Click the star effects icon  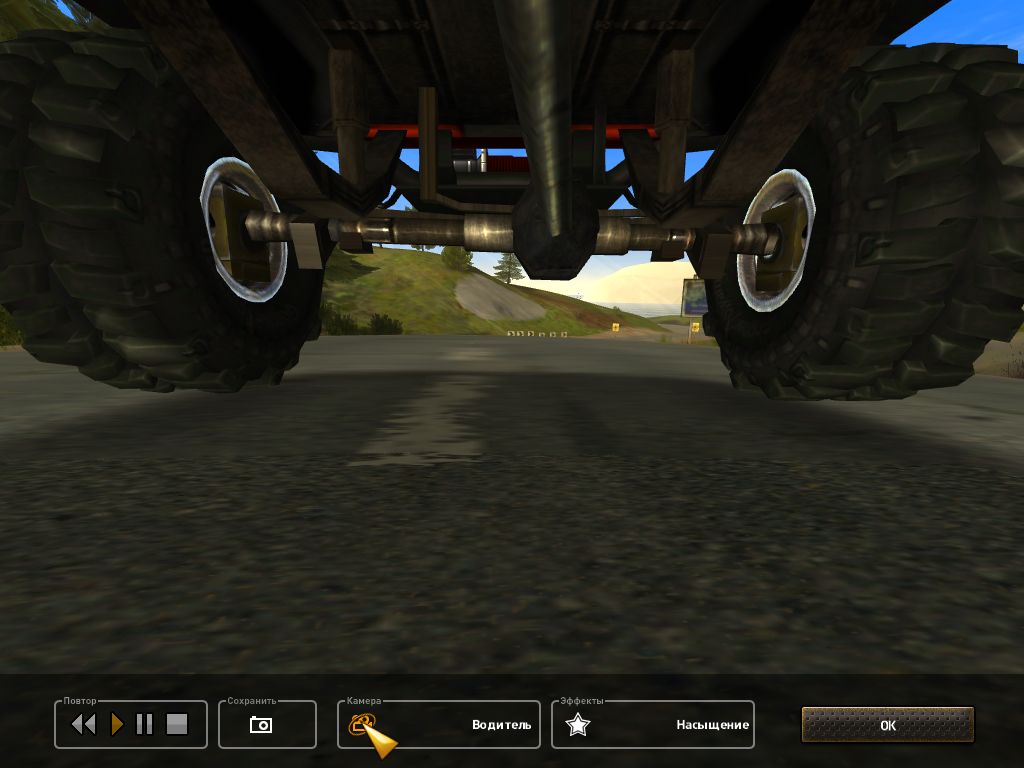577,725
